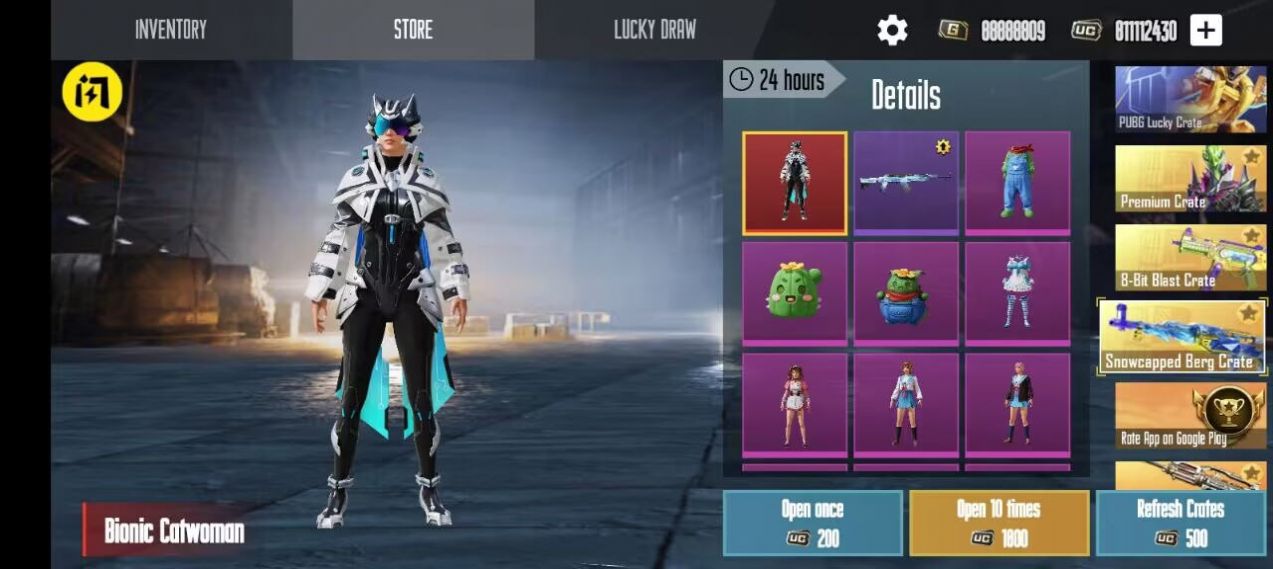Screen dimensions: 1273x569
Task: View the blue rifle skin reward
Action: click(x=906, y=183)
